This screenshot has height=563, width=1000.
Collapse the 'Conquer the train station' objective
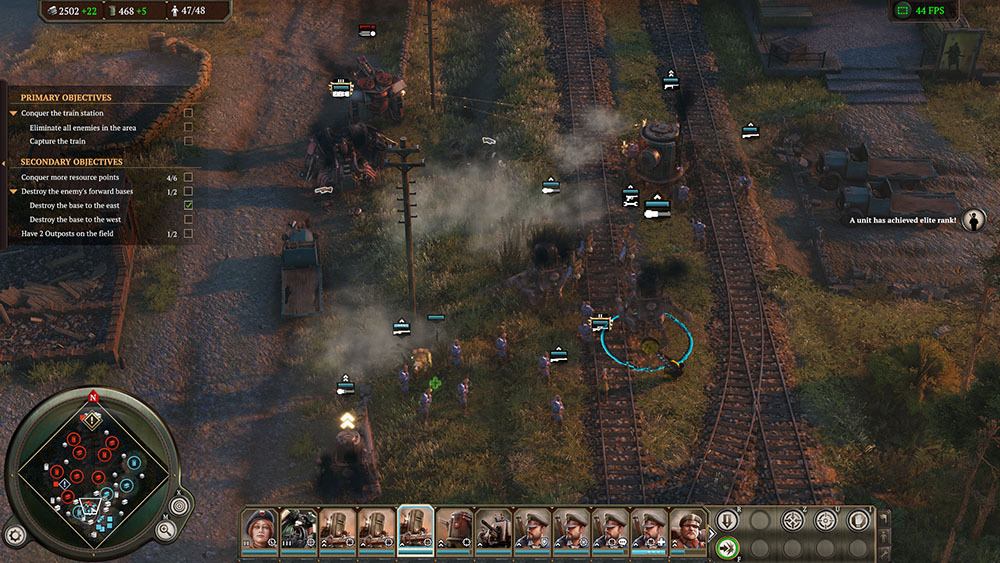tap(13, 114)
